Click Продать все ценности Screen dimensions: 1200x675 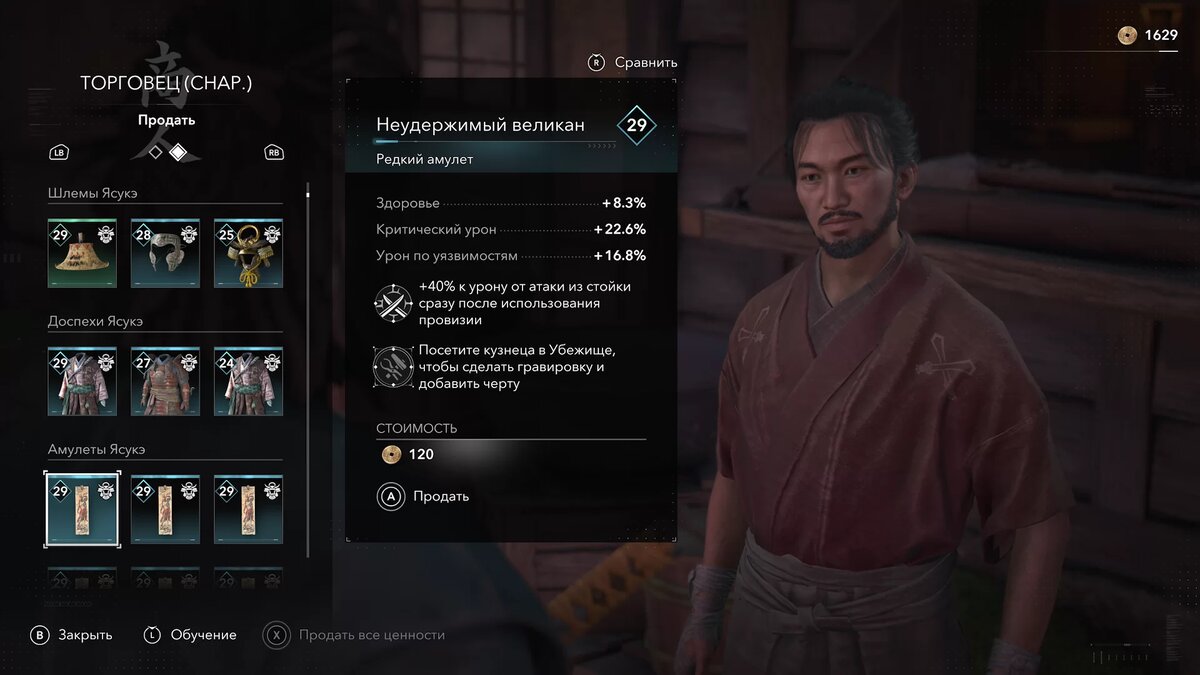pyautogui.click(x=355, y=635)
